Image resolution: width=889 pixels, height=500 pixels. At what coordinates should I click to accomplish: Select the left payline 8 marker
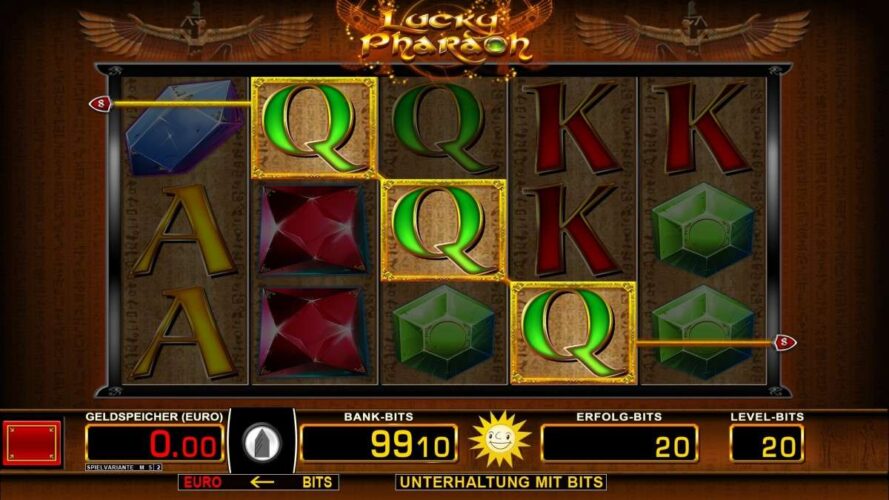[100, 103]
